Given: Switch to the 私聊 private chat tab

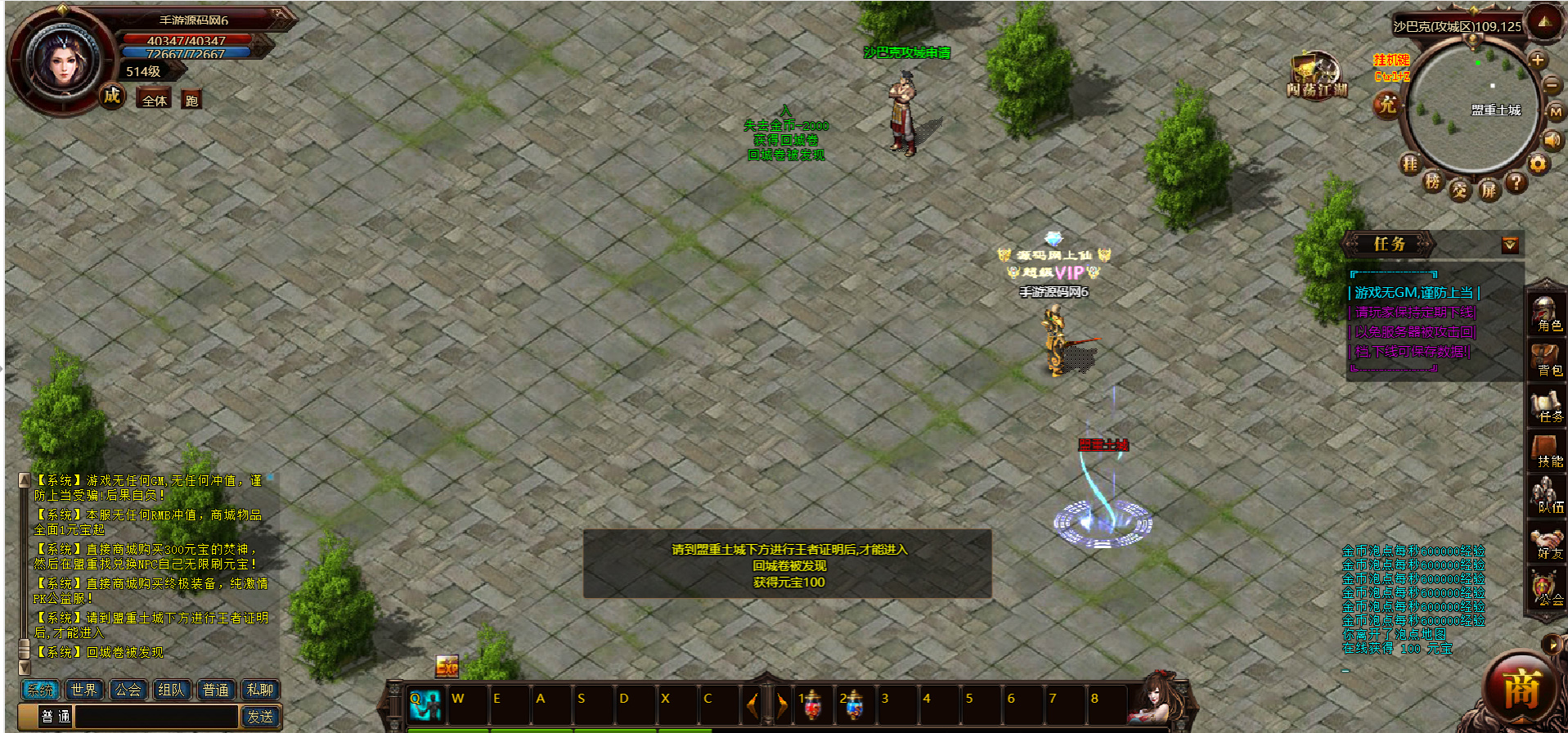Looking at the screenshot, I should point(260,690).
